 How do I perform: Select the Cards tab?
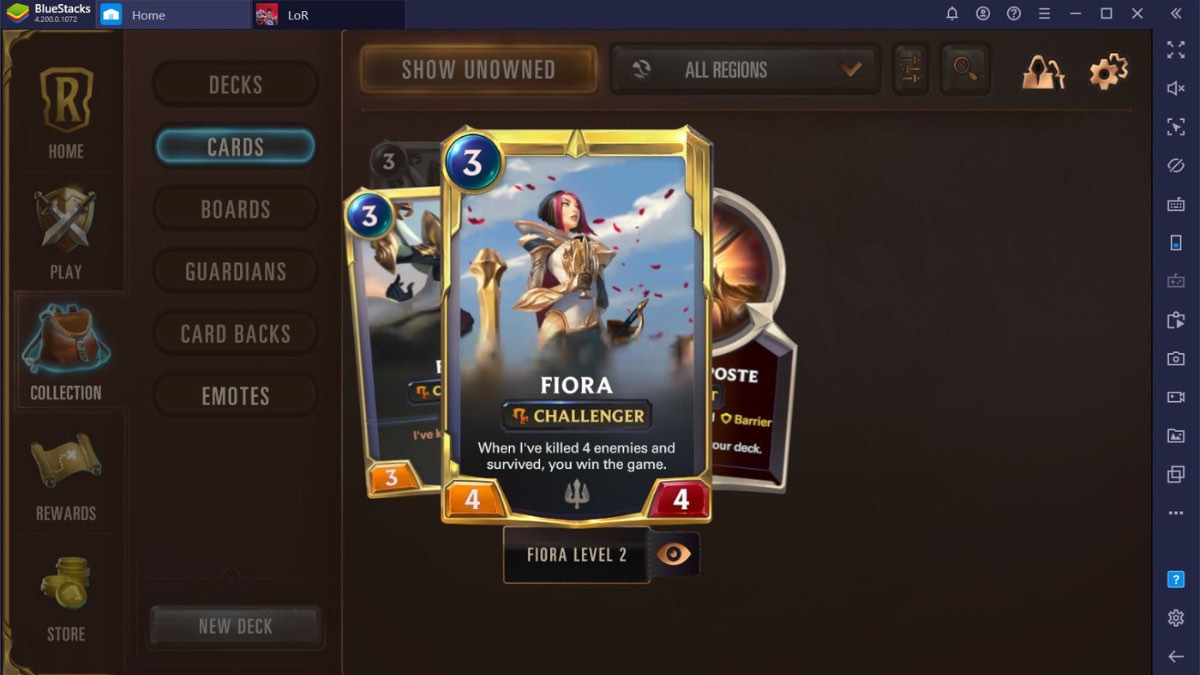[235, 147]
